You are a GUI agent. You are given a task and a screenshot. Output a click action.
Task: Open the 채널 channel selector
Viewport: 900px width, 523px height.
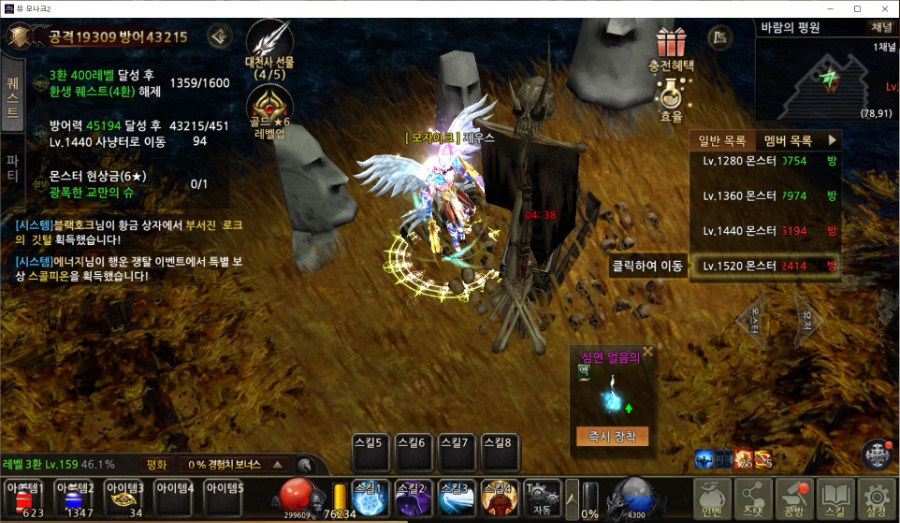[x=881, y=28]
